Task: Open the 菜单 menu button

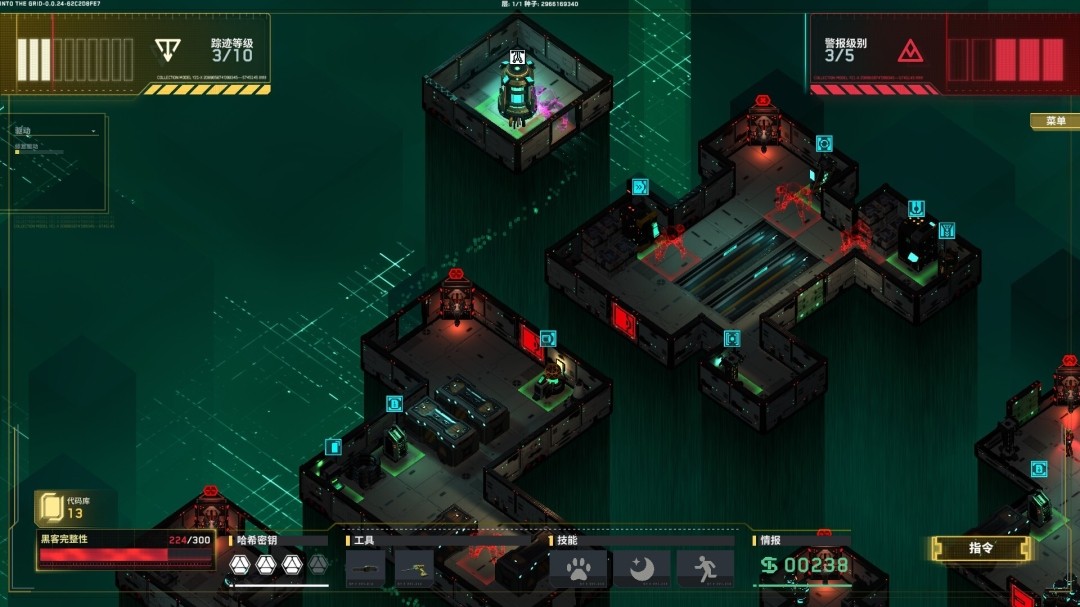Action: click(1055, 121)
